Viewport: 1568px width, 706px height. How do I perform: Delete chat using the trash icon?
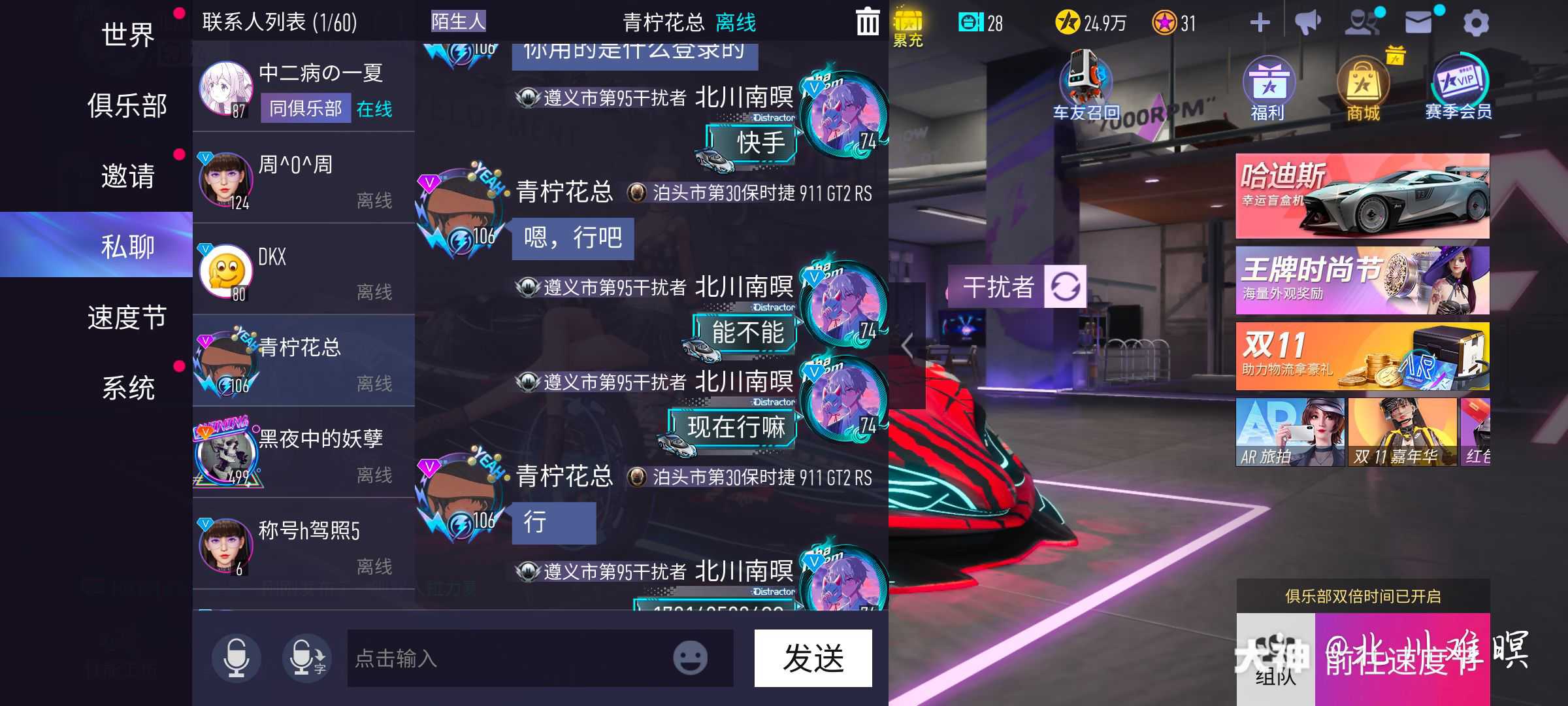(x=868, y=21)
